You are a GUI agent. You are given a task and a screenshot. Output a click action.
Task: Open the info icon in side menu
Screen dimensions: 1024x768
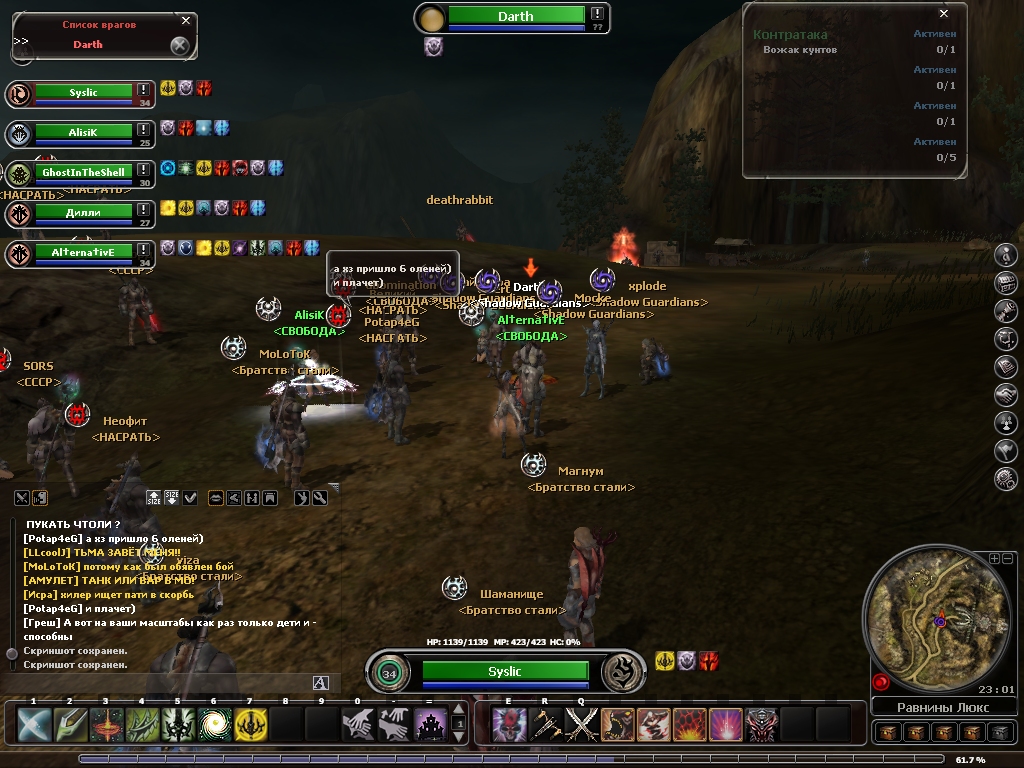pos(1006,255)
